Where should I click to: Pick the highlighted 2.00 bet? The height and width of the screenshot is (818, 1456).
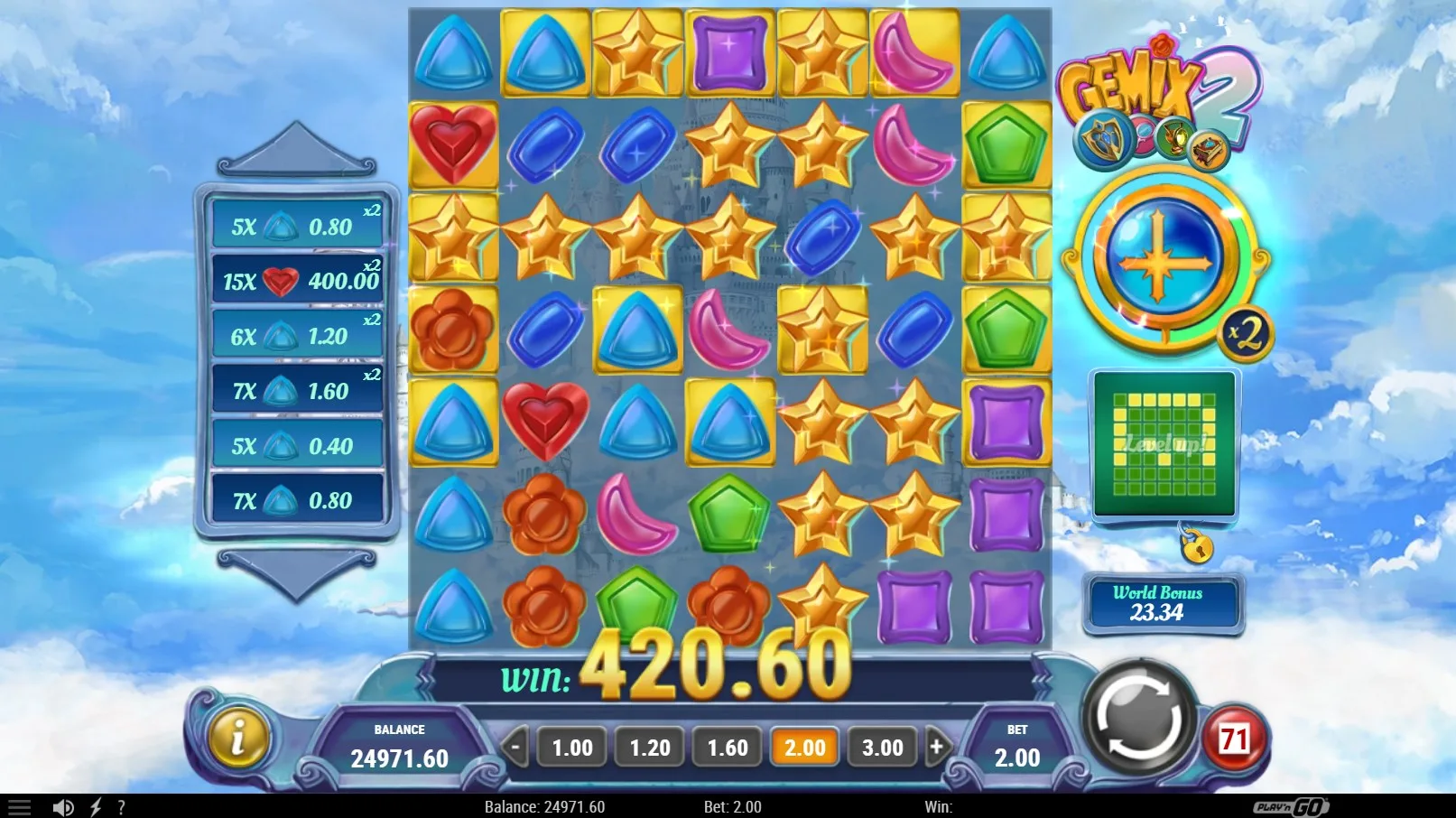(805, 748)
